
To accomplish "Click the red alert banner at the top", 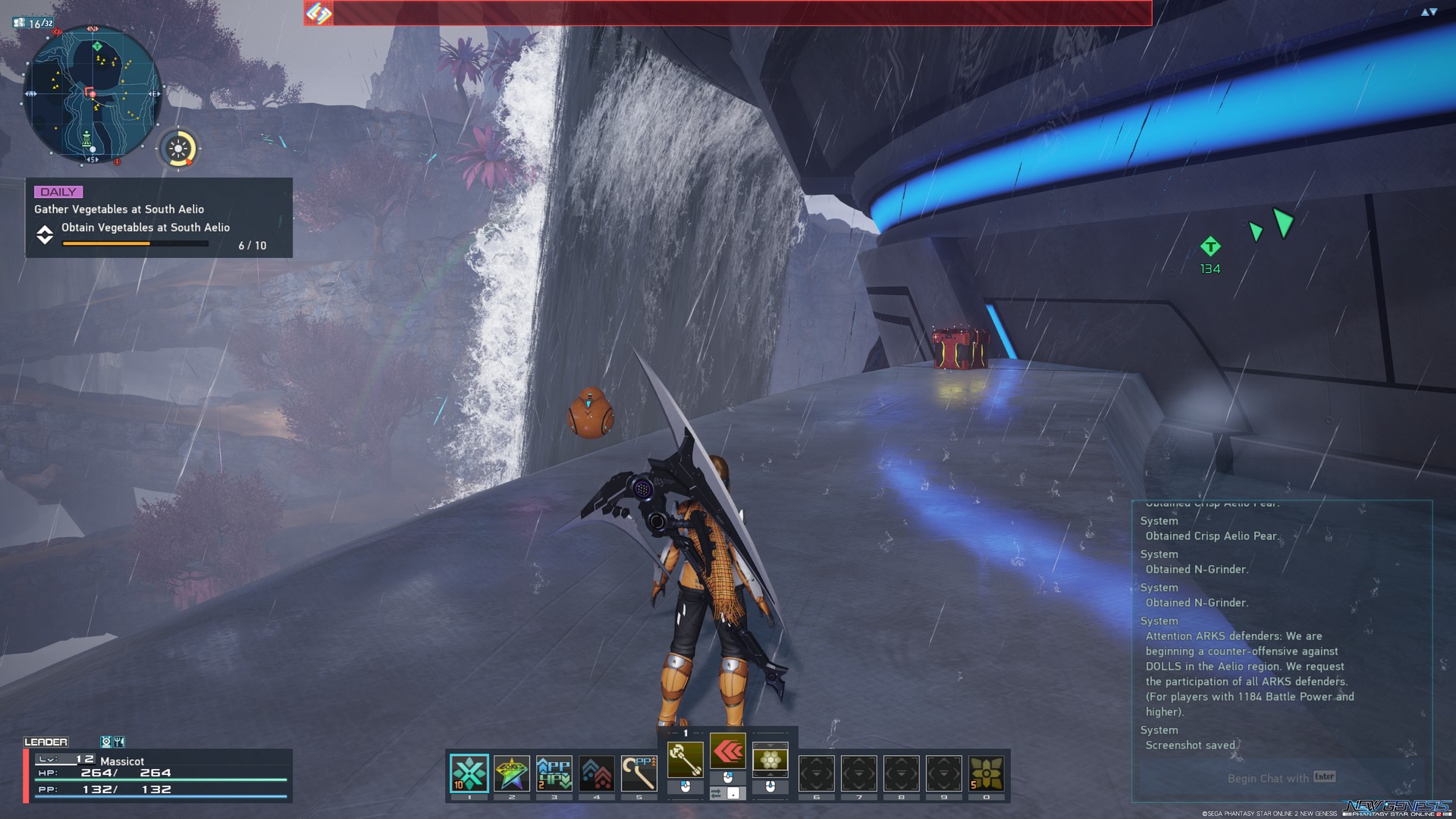I will click(728, 11).
